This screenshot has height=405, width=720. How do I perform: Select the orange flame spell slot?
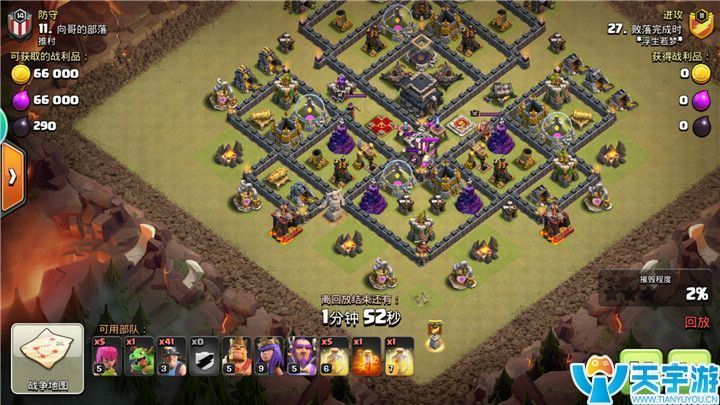(x=366, y=357)
